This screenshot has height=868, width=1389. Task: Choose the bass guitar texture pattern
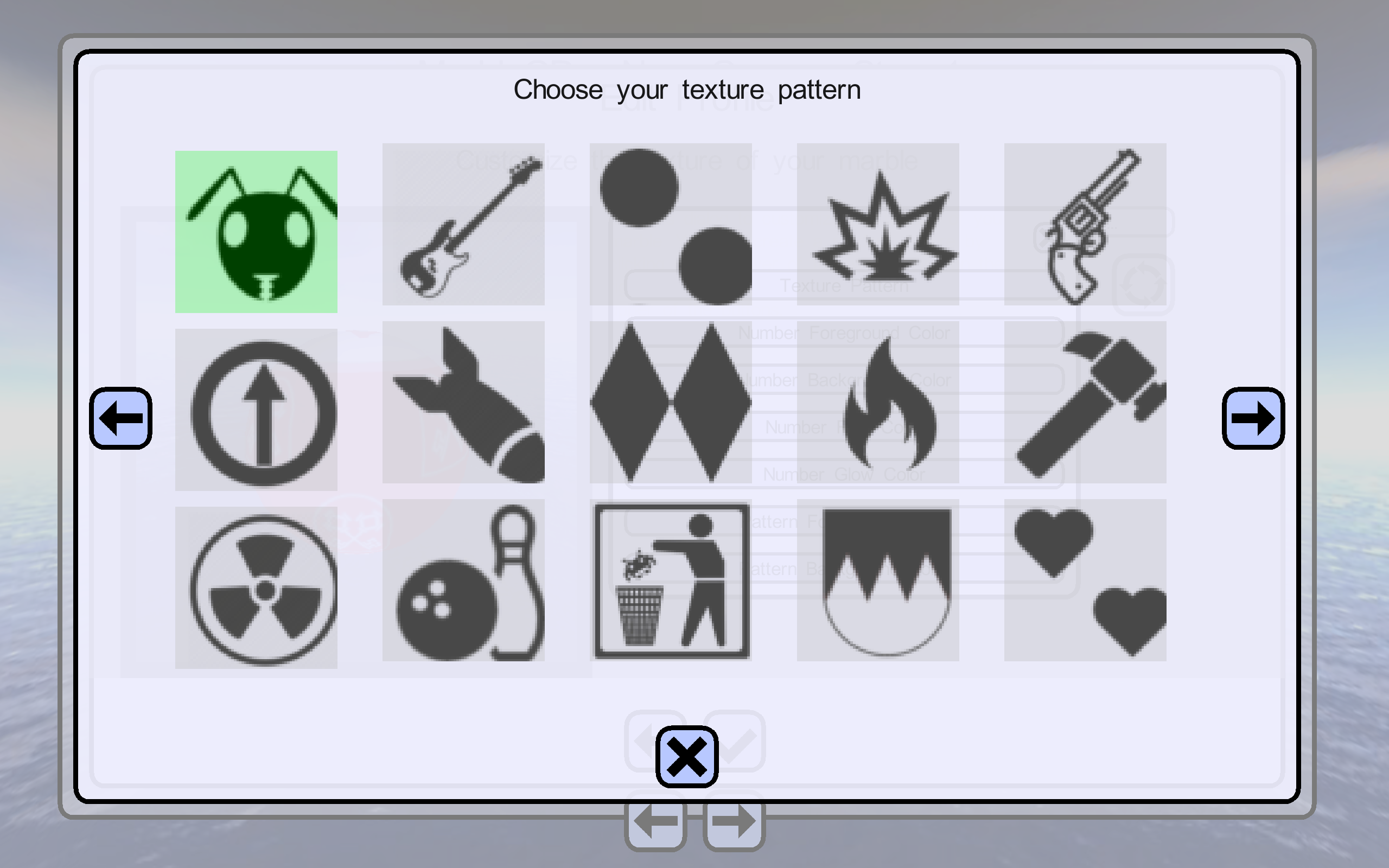pos(463,225)
